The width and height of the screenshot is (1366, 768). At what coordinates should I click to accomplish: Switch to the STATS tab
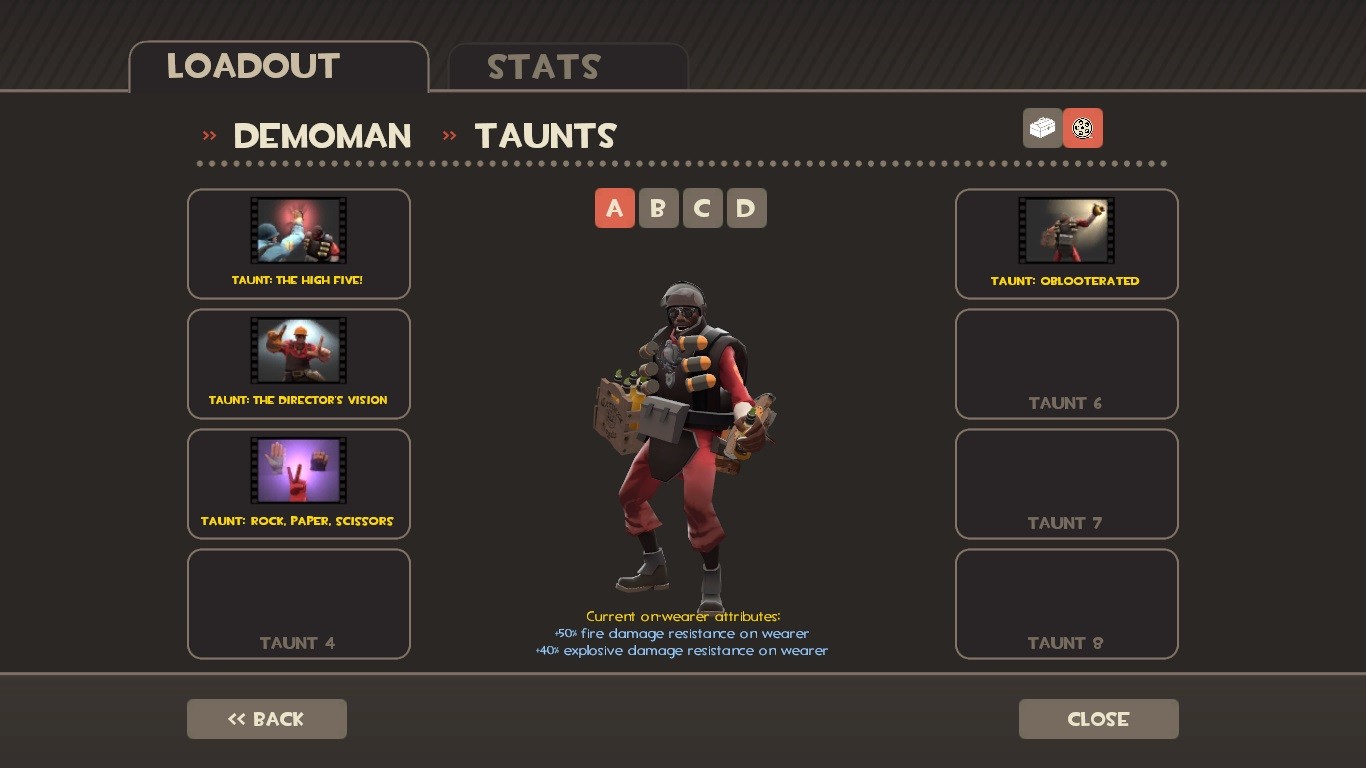(x=543, y=67)
